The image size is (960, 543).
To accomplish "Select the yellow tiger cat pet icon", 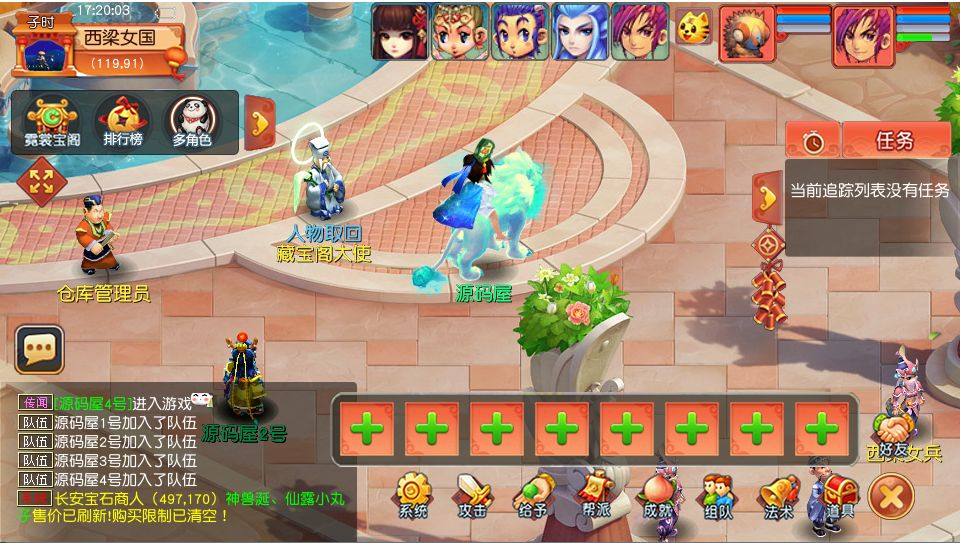I will tap(692, 28).
